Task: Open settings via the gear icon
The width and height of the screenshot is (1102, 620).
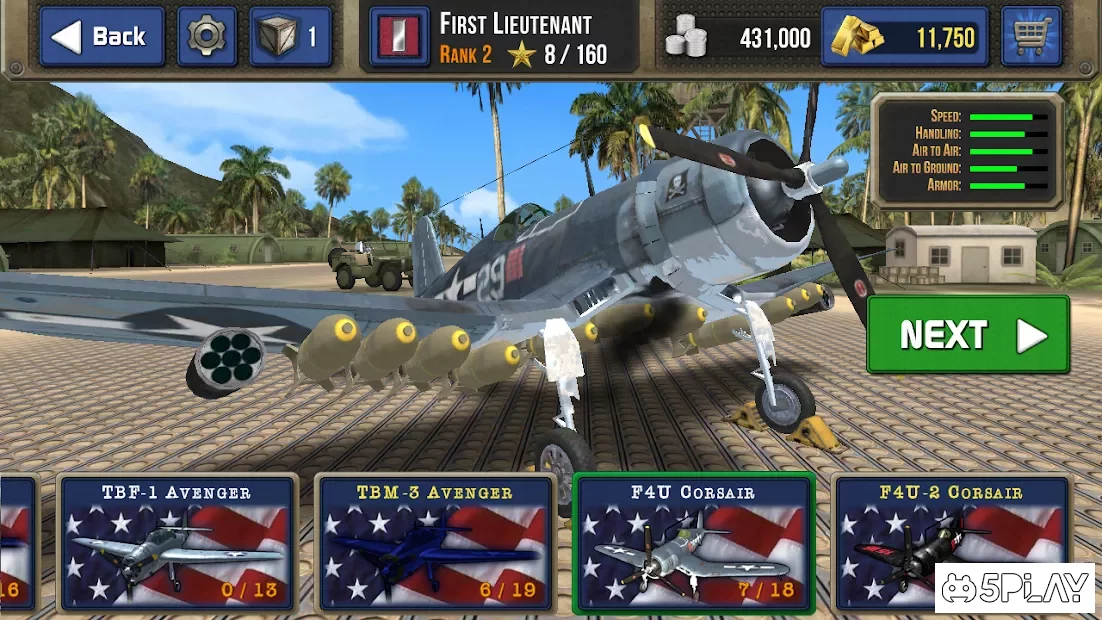Action: [207, 37]
